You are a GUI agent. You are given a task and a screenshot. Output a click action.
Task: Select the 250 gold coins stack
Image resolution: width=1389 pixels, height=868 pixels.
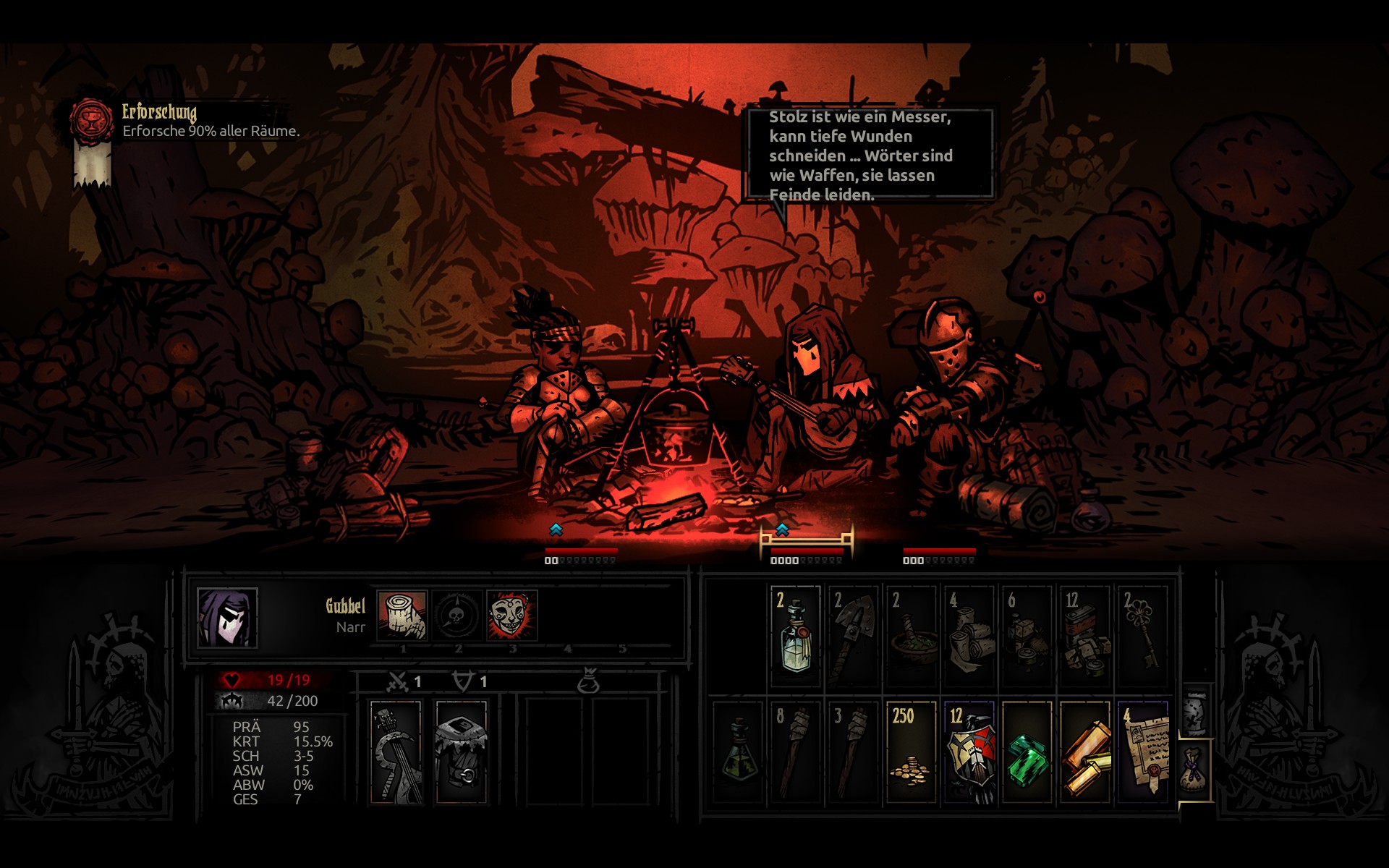(911, 752)
